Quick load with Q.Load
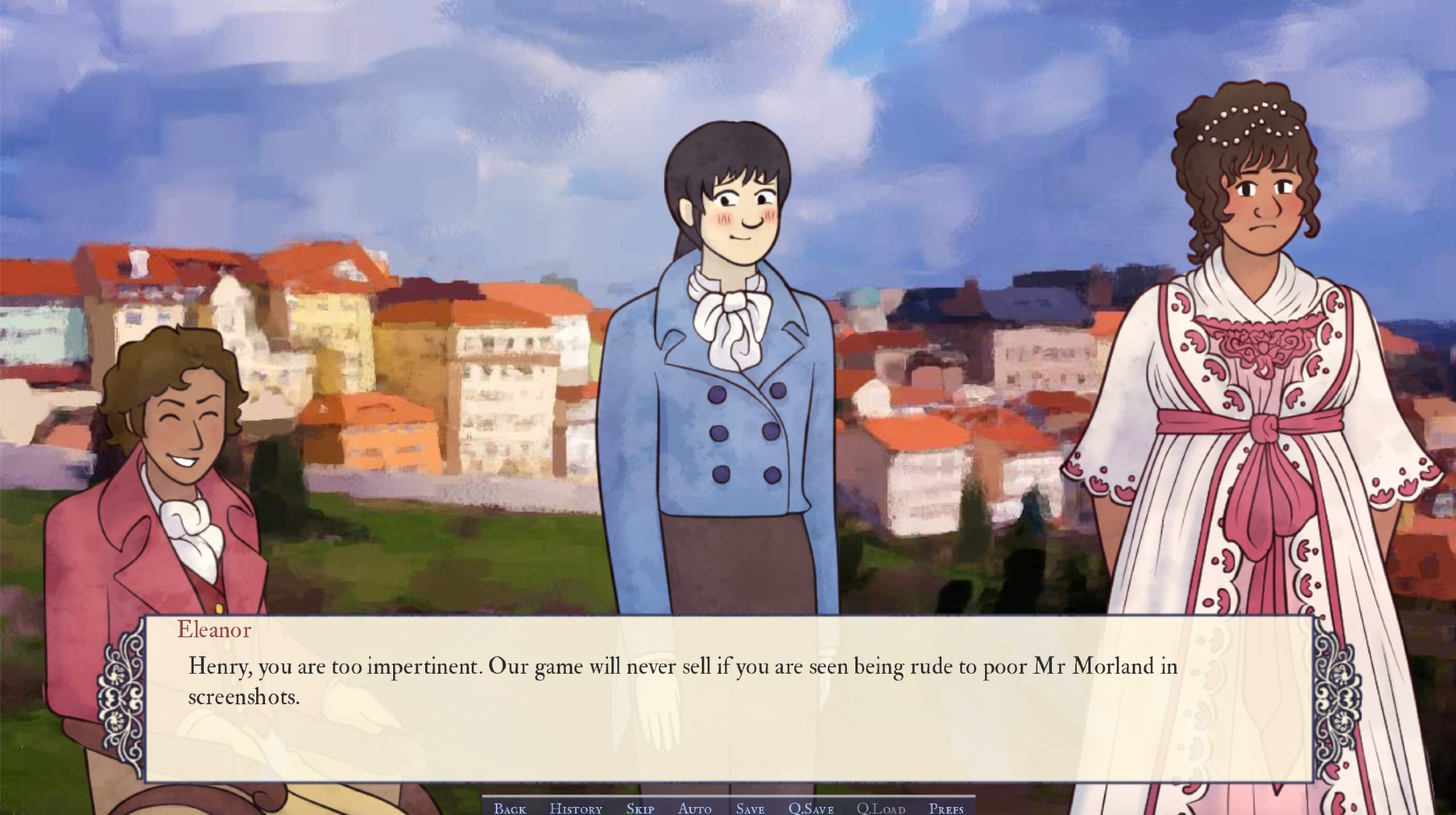The image size is (1456, 815). point(880,808)
